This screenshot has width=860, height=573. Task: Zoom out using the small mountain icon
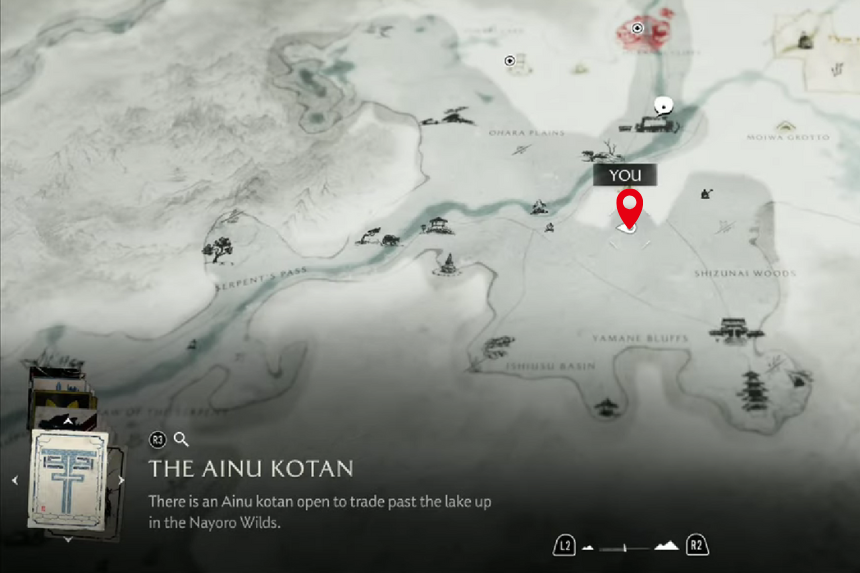(x=588, y=548)
